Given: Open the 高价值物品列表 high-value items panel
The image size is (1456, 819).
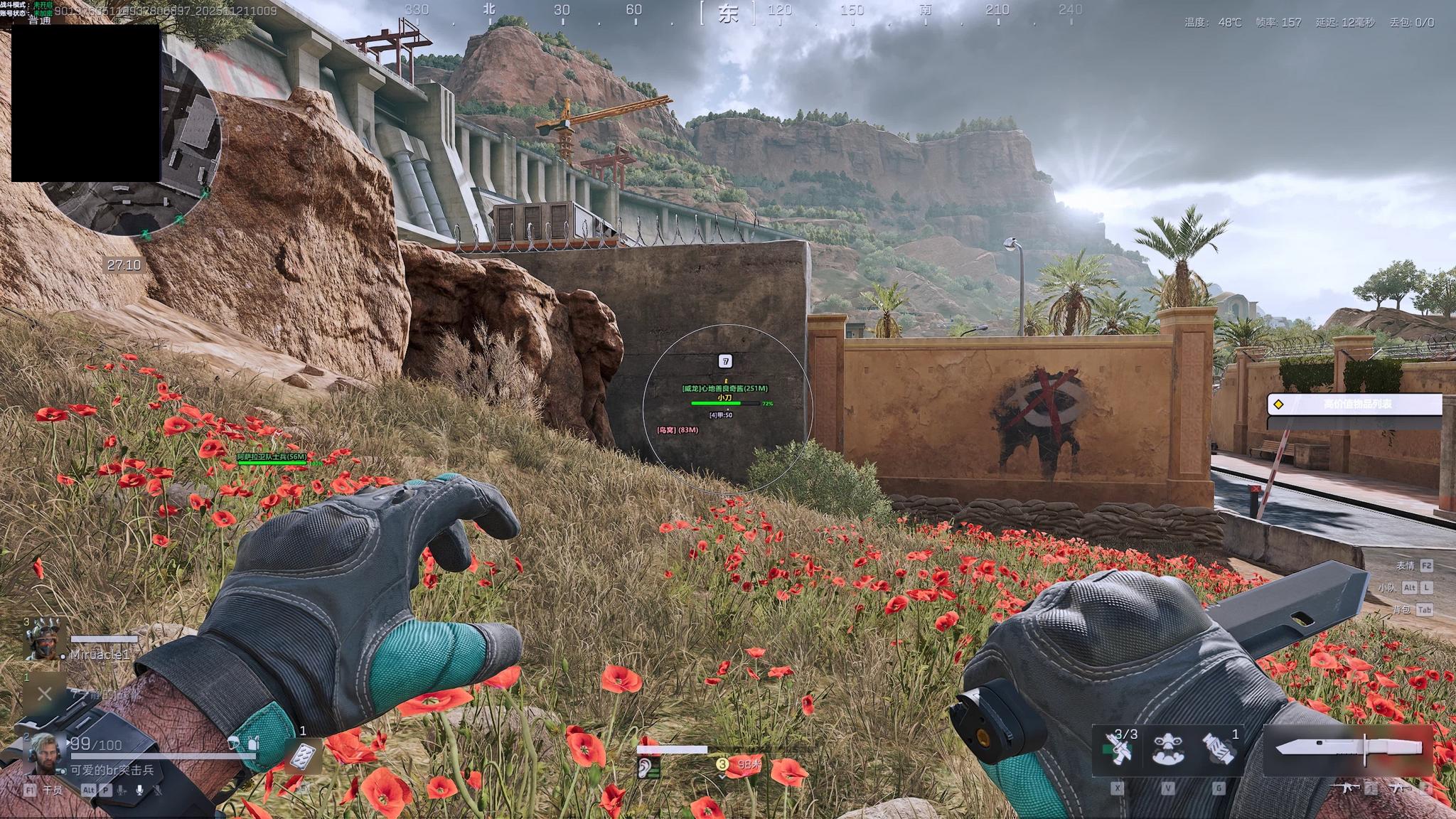Looking at the screenshot, I should click(x=1355, y=405).
